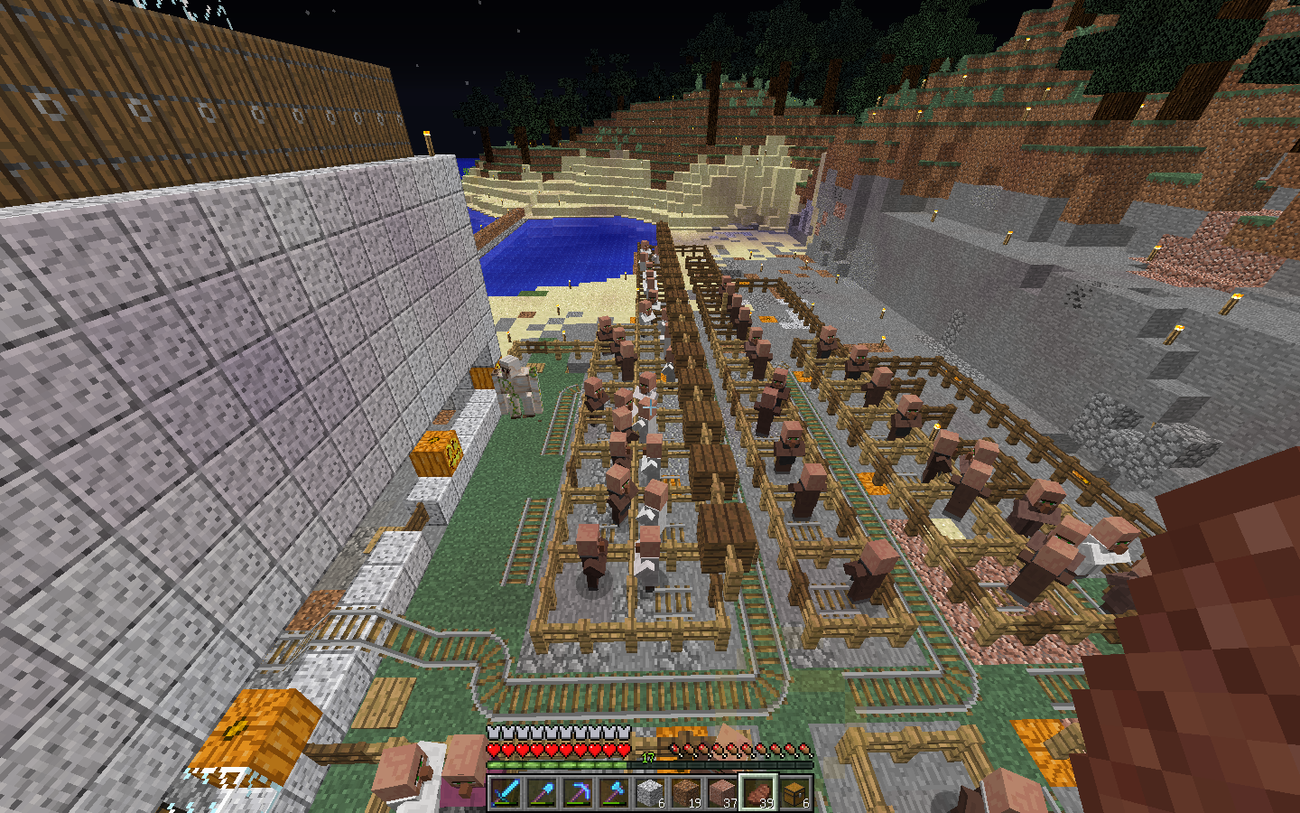Choose the diamond pickaxe in the hotbar
Image resolution: width=1300 pixels, height=813 pixels.
pos(578,792)
